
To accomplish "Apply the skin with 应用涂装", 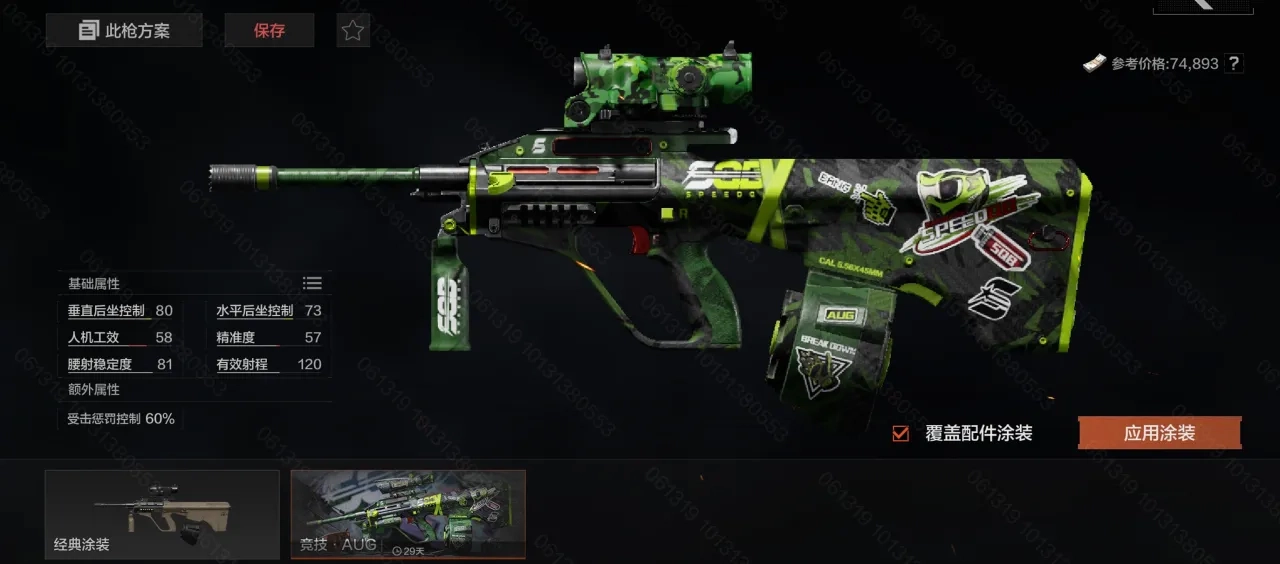I will click(1159, 433).
